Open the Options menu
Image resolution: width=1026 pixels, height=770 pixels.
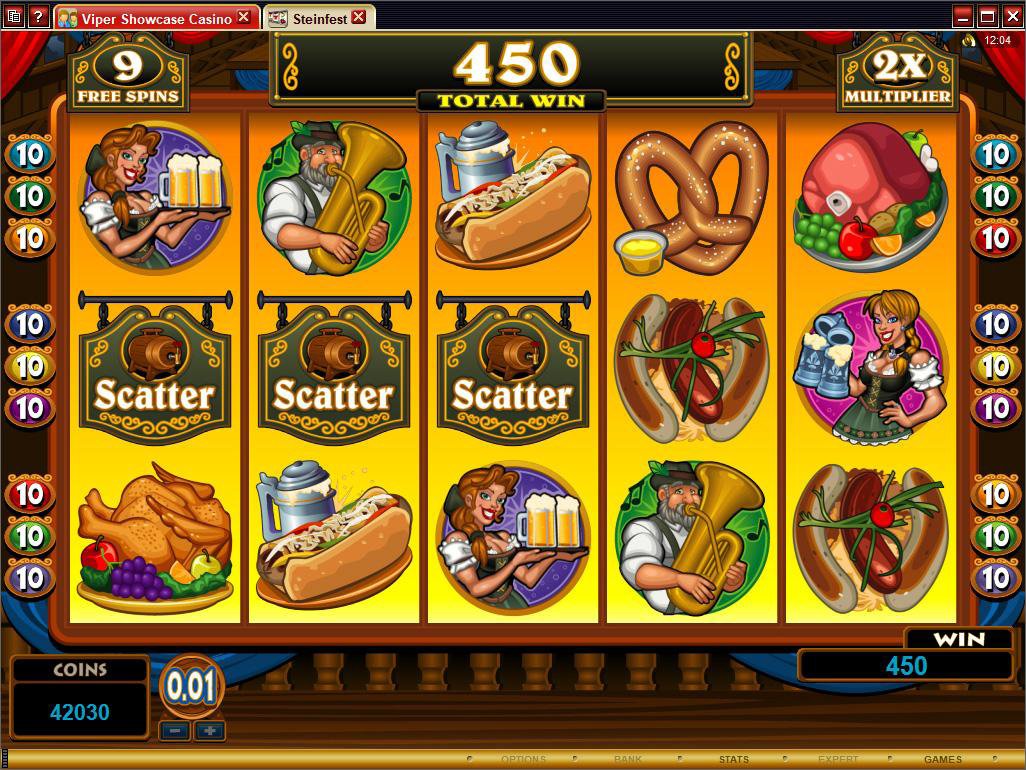[x=523, y=760]
